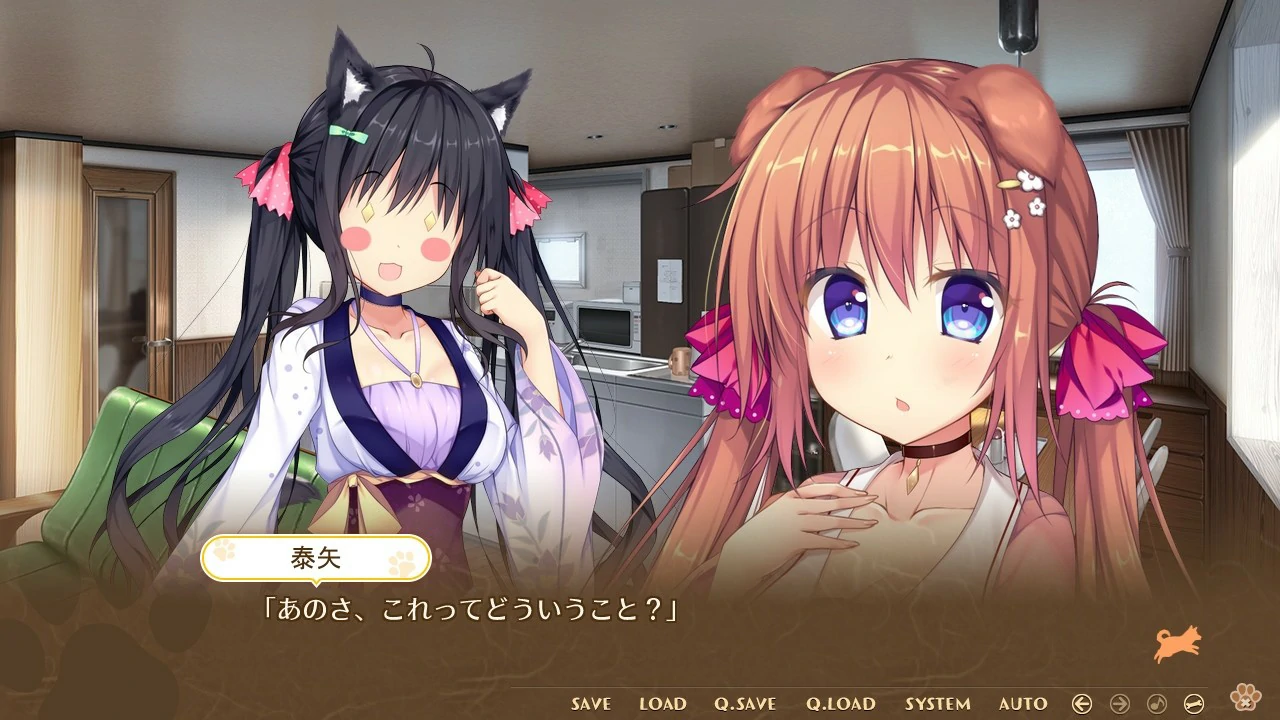
Task: Click the 泰矢 speaker nameplate
Action: coord(318,558)
